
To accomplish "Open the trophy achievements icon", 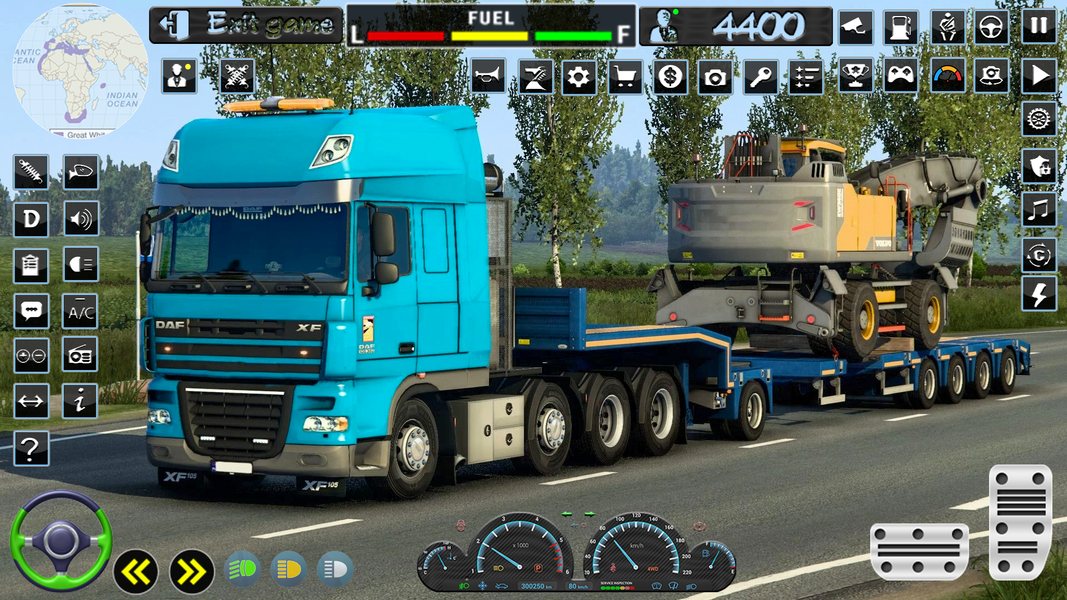I will click(x=855, y=76).
